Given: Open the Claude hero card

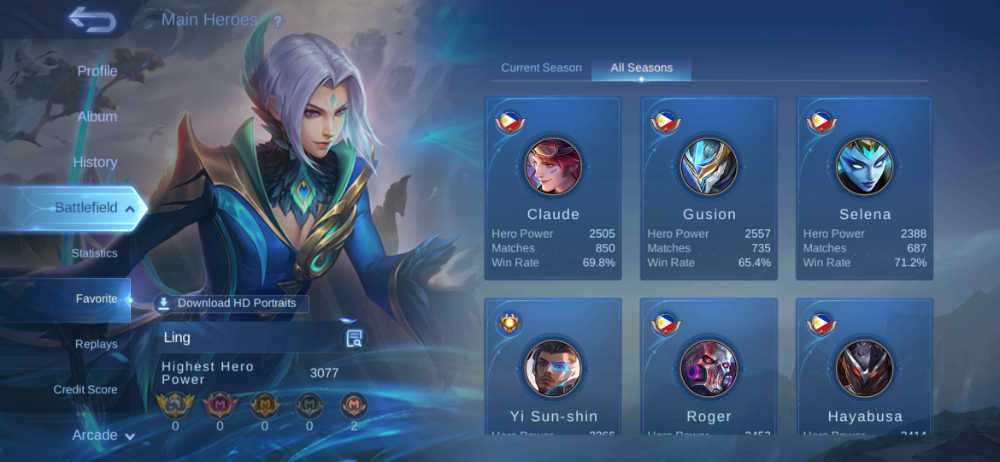Looking at the screenshot, I should click(x=553, y=189).
